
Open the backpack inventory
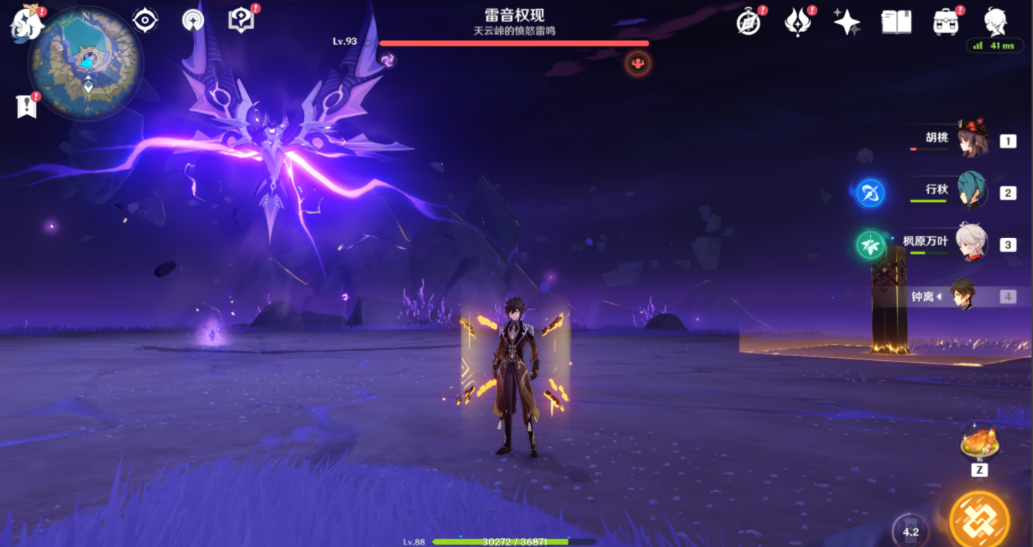(x=945, y=22)
